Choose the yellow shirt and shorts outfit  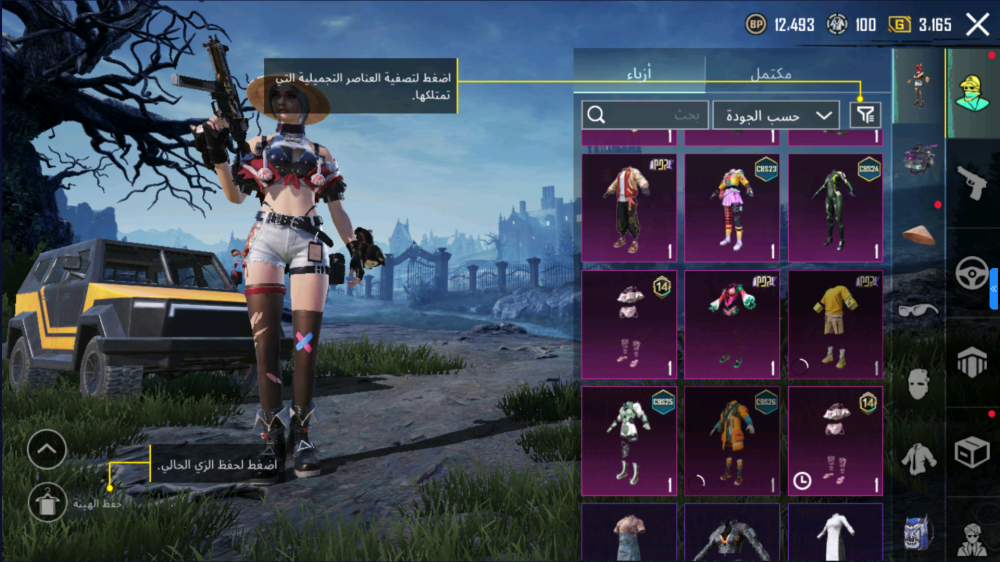(835, 325)
